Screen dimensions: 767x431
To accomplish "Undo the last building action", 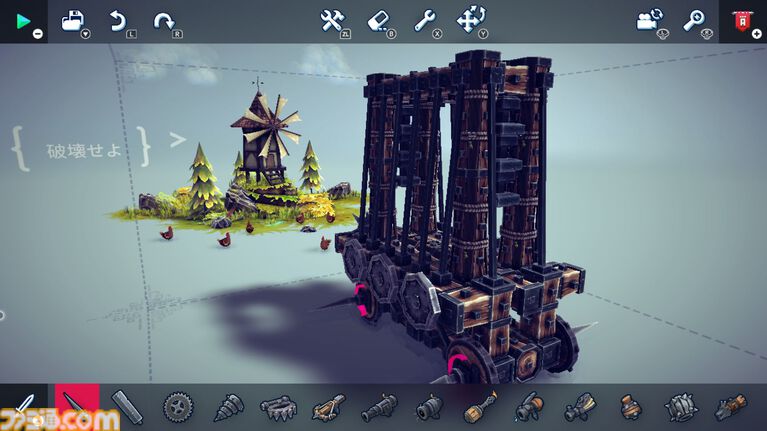I will click(117, 20).
